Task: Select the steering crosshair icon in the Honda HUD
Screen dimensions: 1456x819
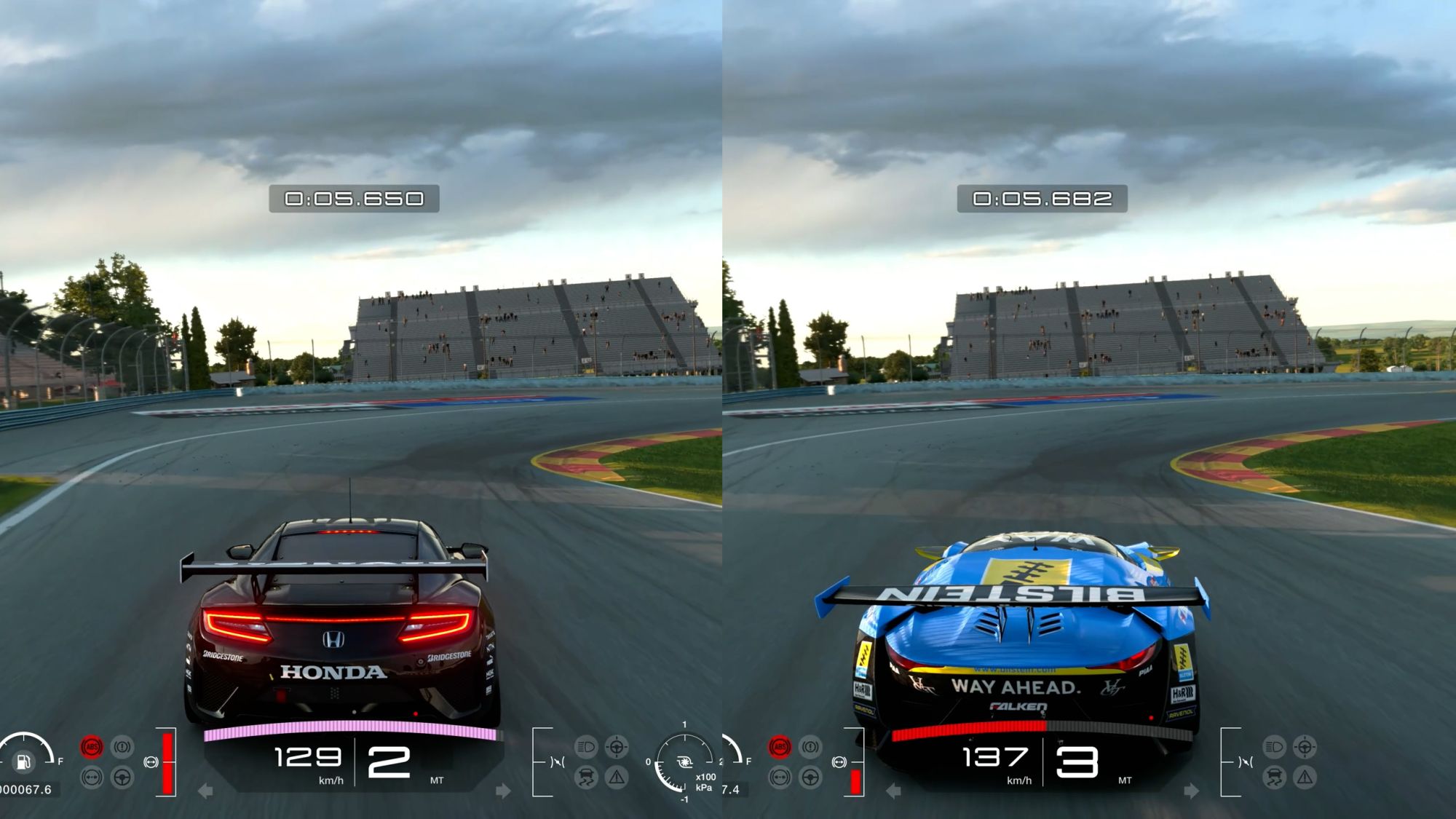Action: click(617, 747)
